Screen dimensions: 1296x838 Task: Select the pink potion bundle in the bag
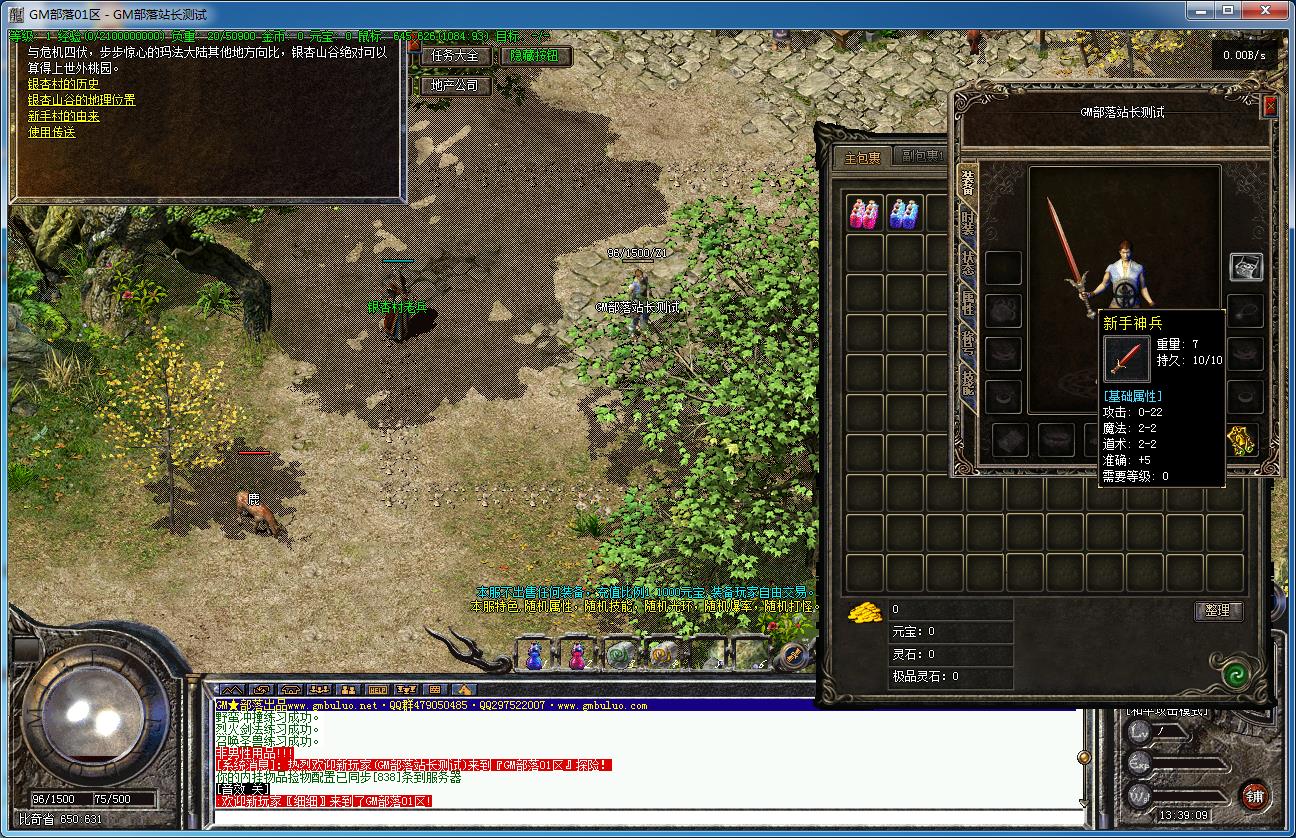click(865, 214)
